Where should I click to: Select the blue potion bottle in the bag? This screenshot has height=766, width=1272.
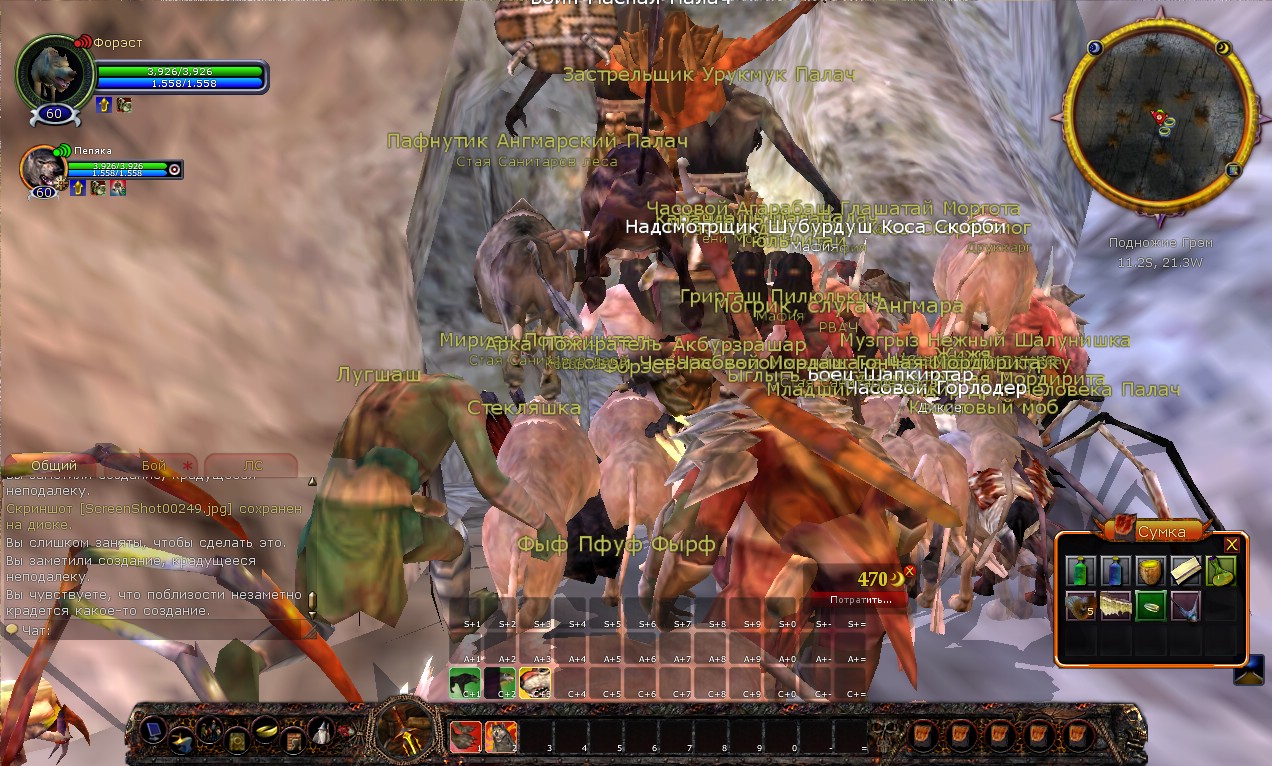pos(1115,571)
